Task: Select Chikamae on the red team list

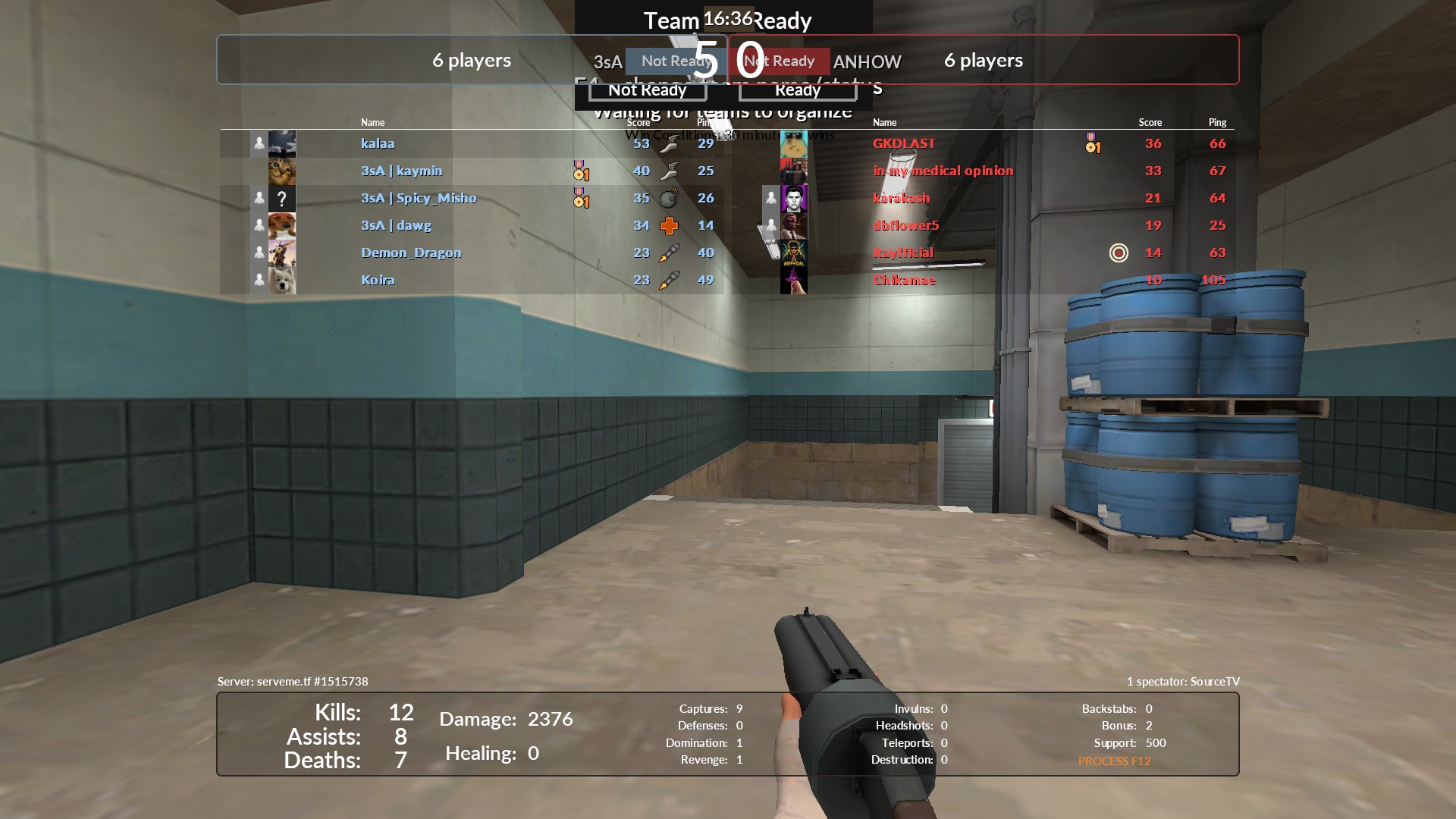Action: point(904,280)
